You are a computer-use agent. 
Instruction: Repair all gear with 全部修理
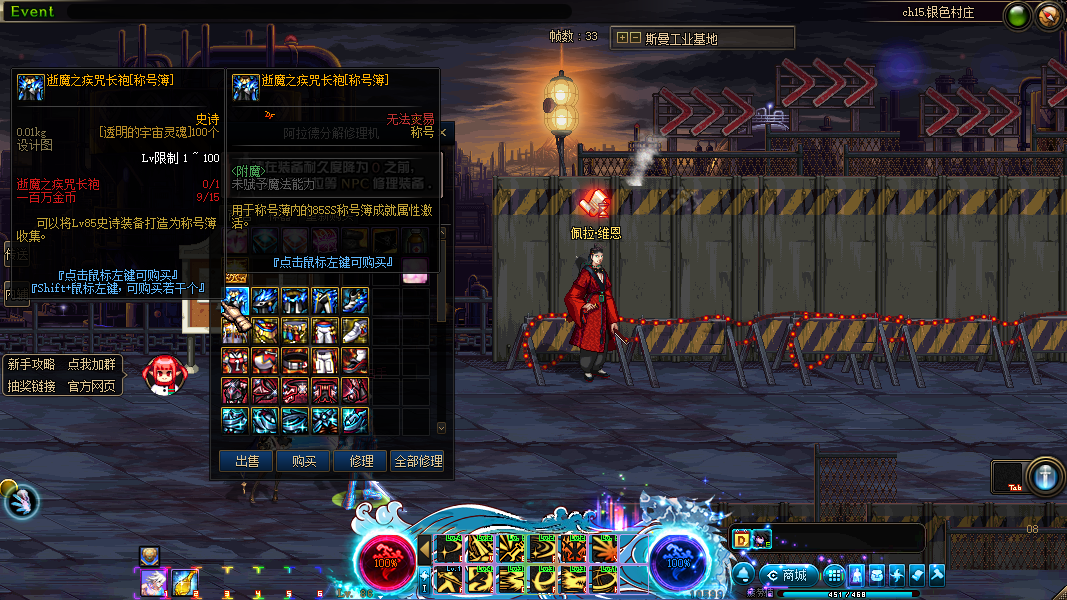point(418,461)
